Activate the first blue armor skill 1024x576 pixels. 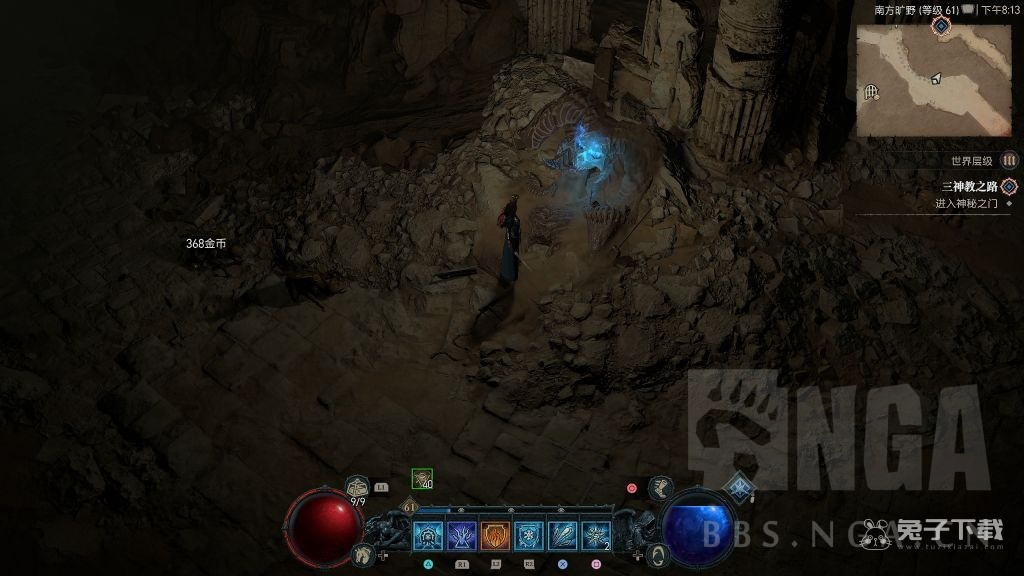coord(427,537)
